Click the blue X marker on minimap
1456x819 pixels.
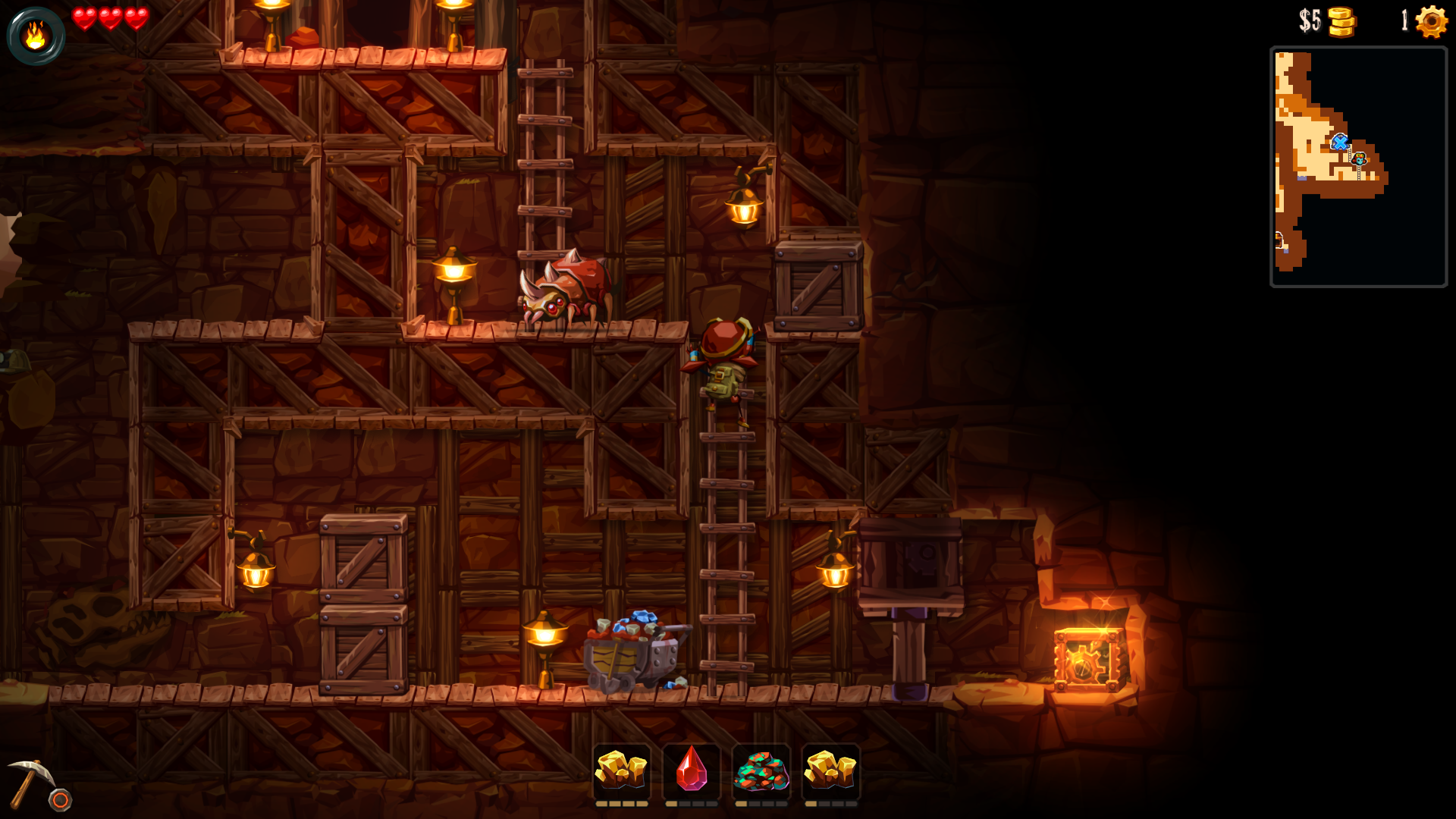click(1339, 142)
